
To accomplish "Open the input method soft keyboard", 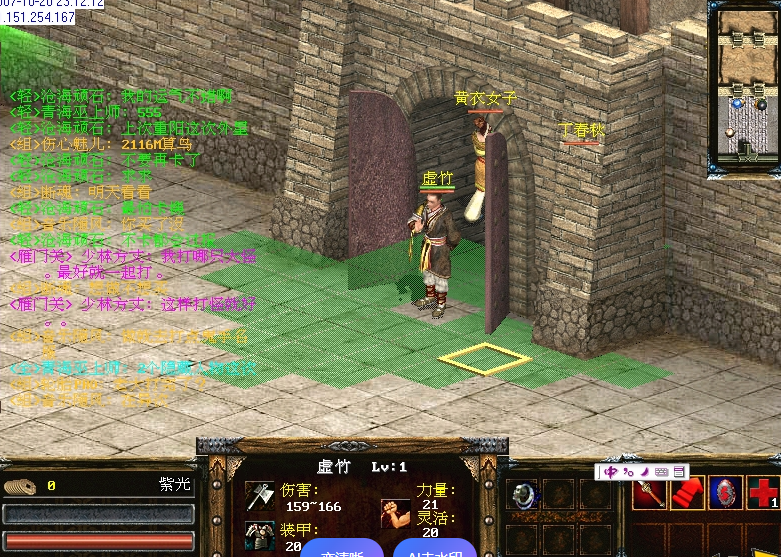I will [662, 471].
